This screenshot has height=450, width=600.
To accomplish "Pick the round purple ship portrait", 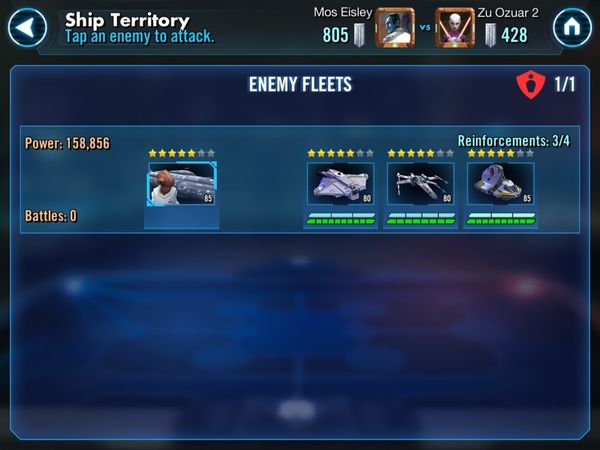I will pyautogui.click(x=500, y=184).
